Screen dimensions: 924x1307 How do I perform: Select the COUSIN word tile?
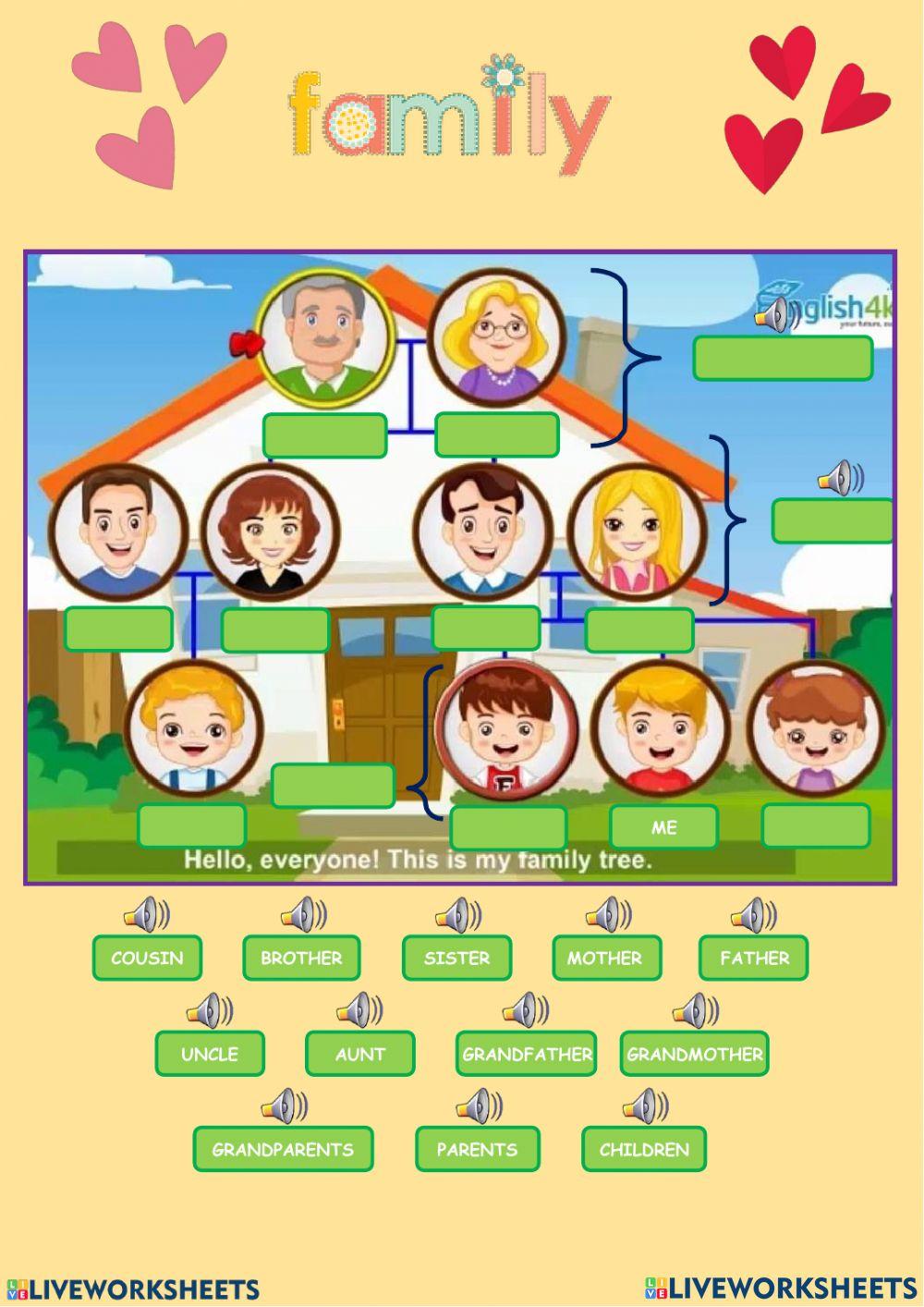[147, 958]
